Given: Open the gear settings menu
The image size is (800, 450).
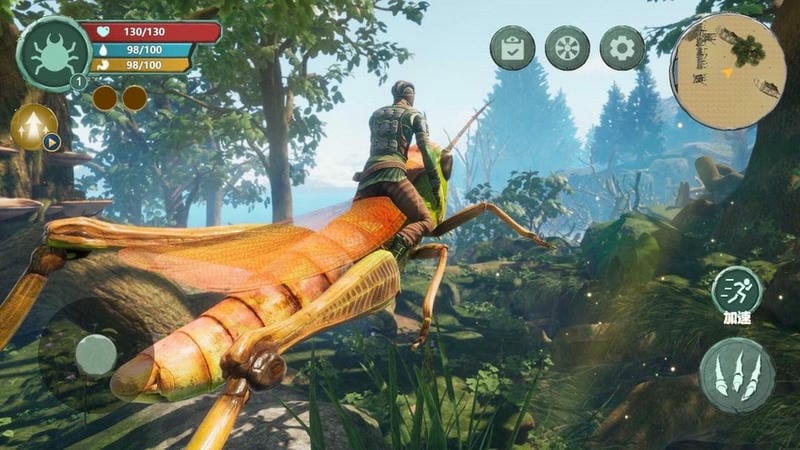Looking at the screenshot, I should point(622,48).
